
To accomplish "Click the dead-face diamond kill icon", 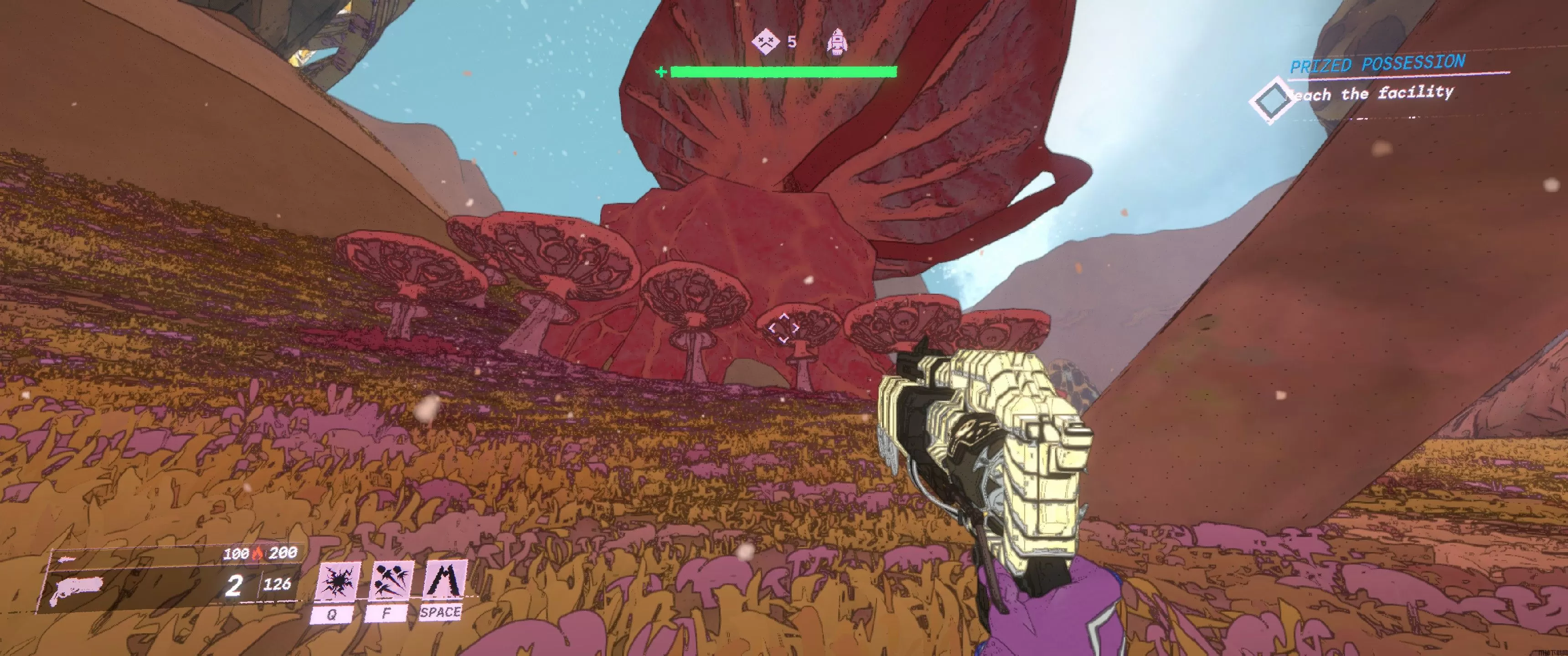I will pyautogui.click(x=765, y=41).
